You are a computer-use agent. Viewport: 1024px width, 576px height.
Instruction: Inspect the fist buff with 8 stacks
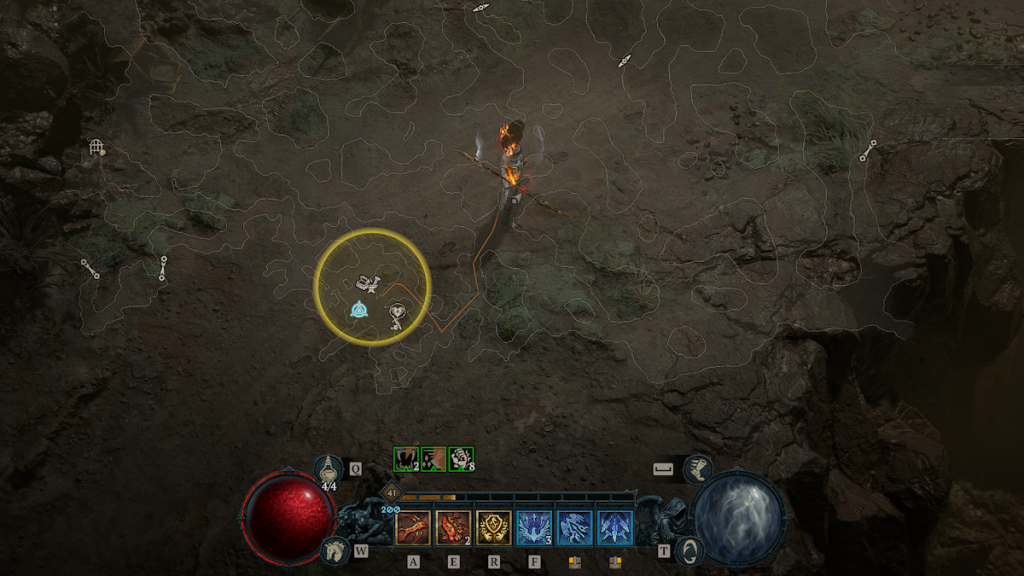[x=461, y=458]
